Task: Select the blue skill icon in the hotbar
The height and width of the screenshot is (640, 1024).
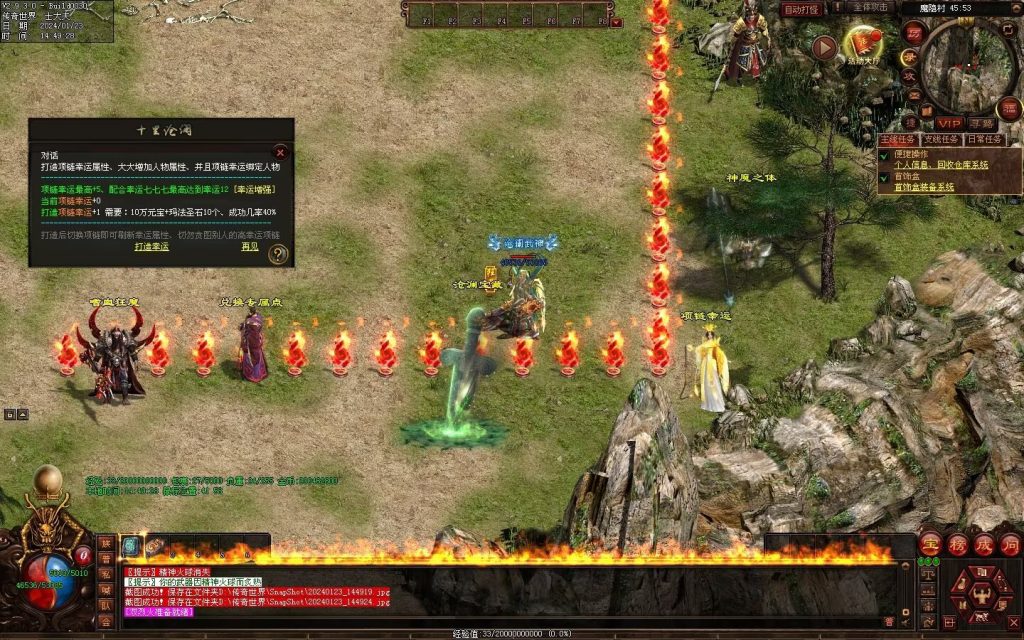Action: coord(131,545)
